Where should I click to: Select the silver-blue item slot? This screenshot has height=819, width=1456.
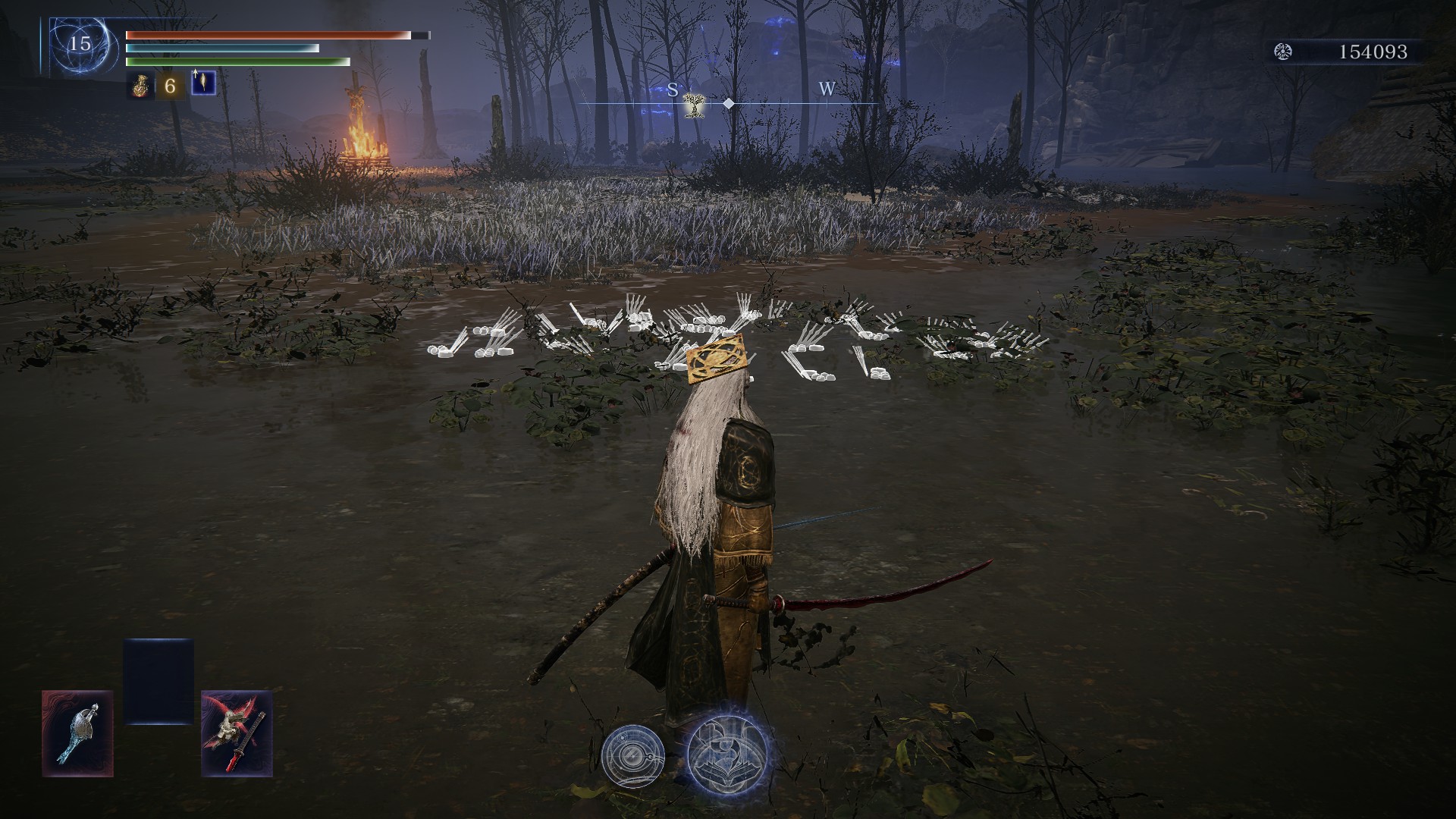click(x=77, y=733)
